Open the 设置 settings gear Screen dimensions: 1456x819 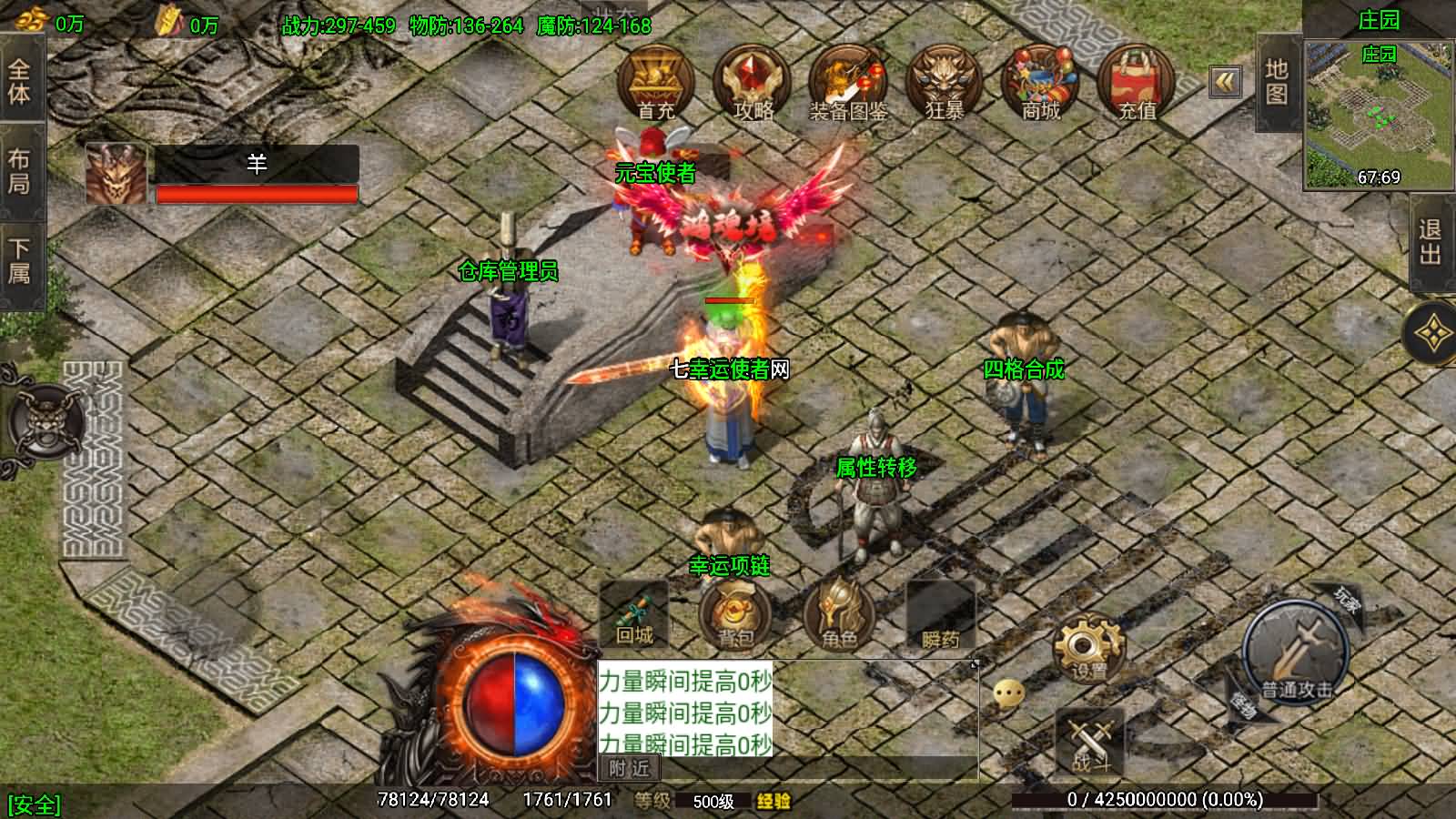coord(1088,649)
